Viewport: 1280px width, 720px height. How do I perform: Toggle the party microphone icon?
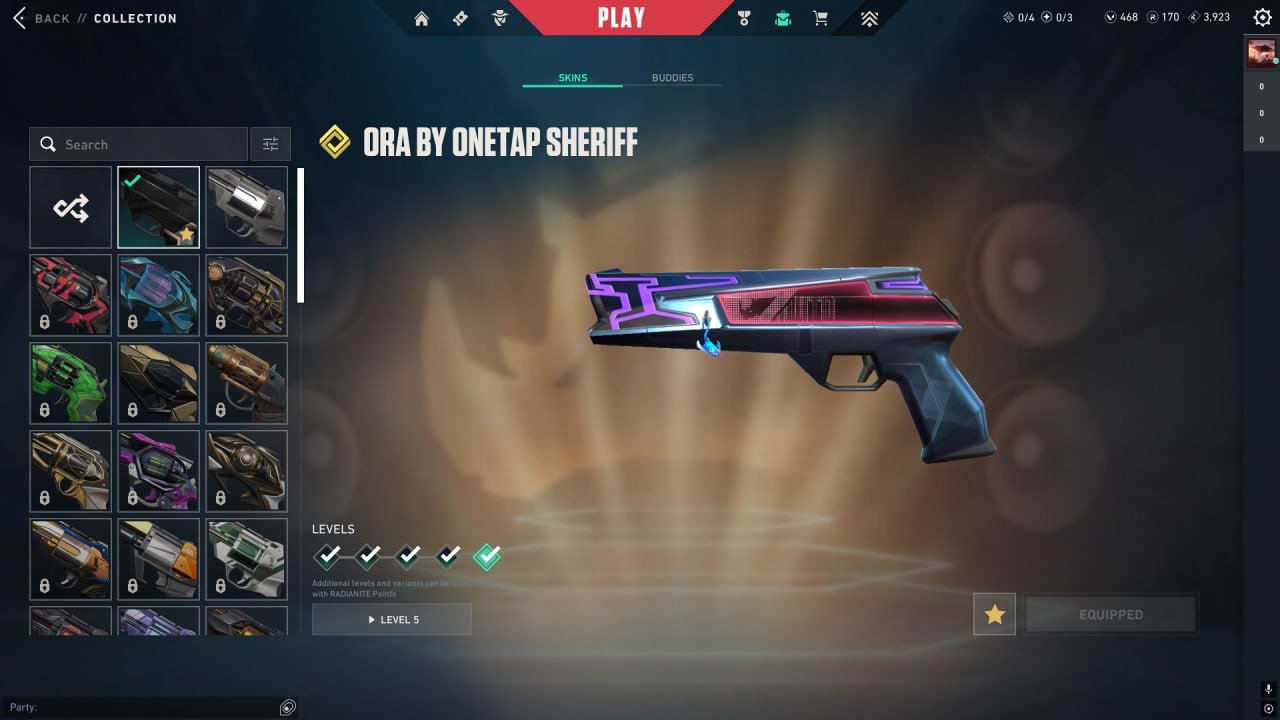coord(1268,690)
